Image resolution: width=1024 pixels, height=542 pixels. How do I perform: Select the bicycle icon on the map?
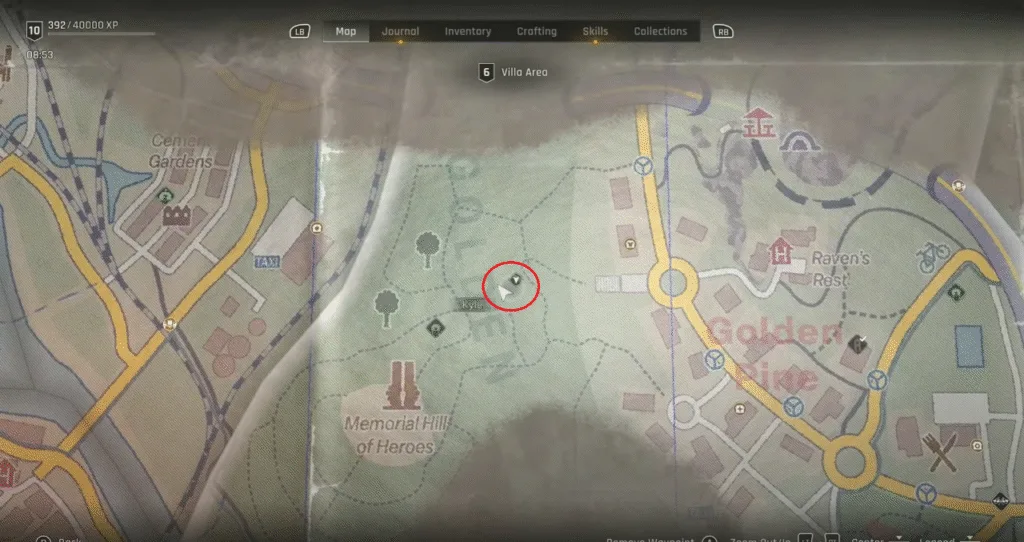coord(931,257)
